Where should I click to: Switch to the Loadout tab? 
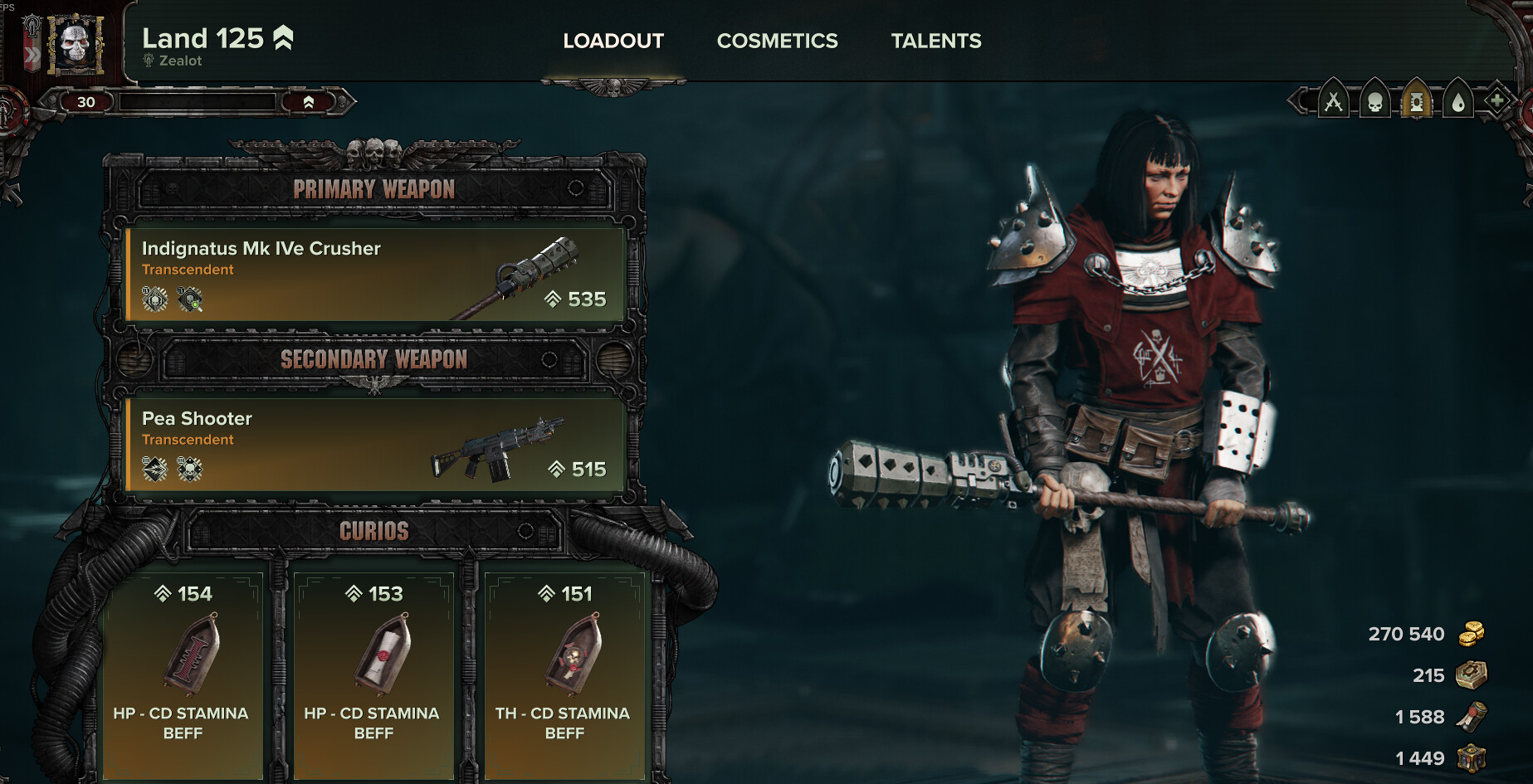point(613,41)
